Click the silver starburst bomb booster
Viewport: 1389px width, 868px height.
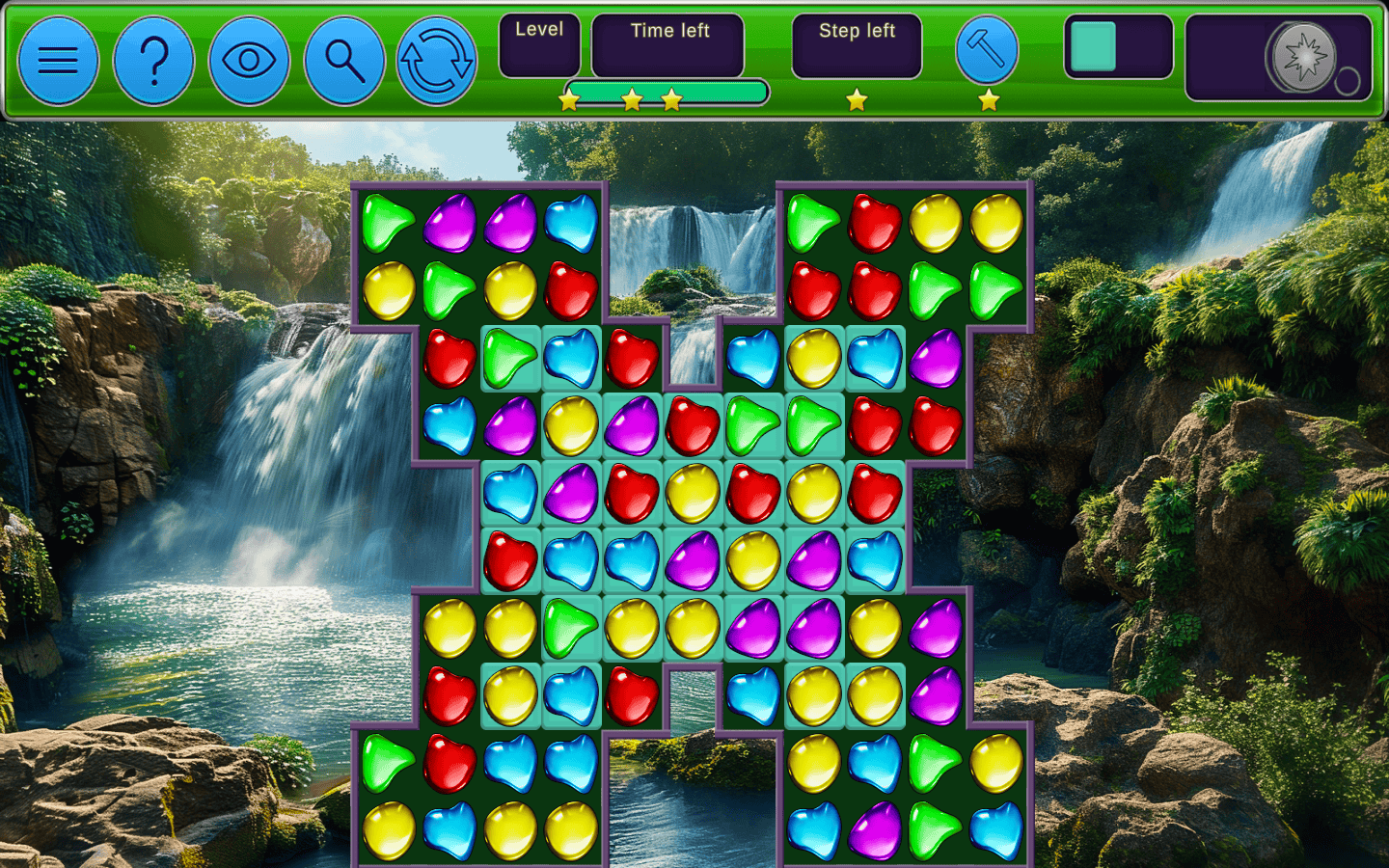[x=1302, y=57]
